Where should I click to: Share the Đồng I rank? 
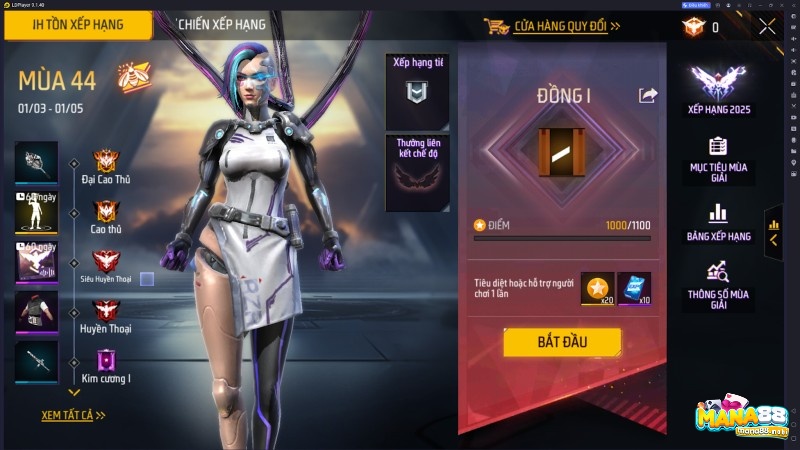pyautogui.click(x=648, y=95)
